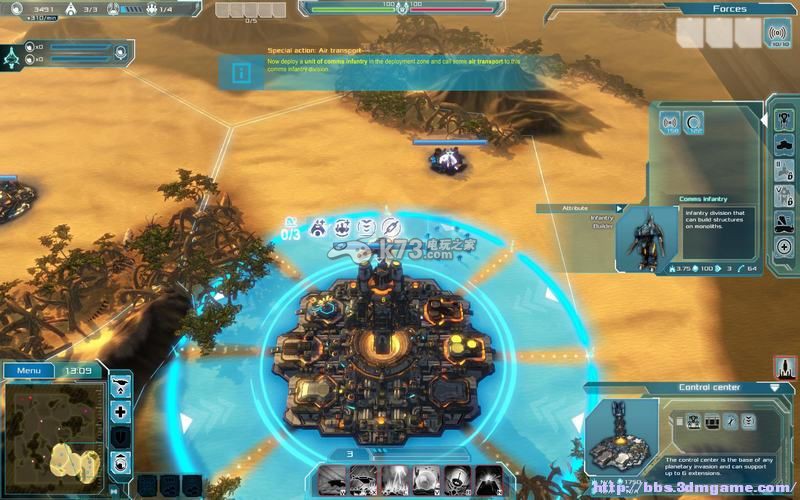Select the air transport icon beside minimap

[x=121, y=386]
